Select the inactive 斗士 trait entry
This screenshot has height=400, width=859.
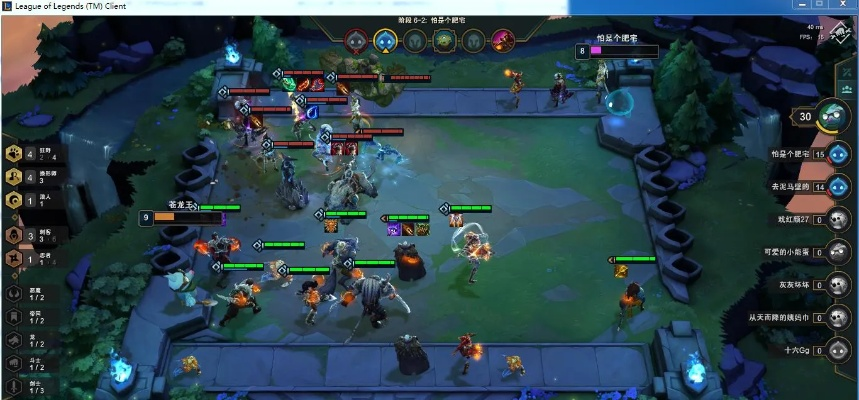click(16, 363)
